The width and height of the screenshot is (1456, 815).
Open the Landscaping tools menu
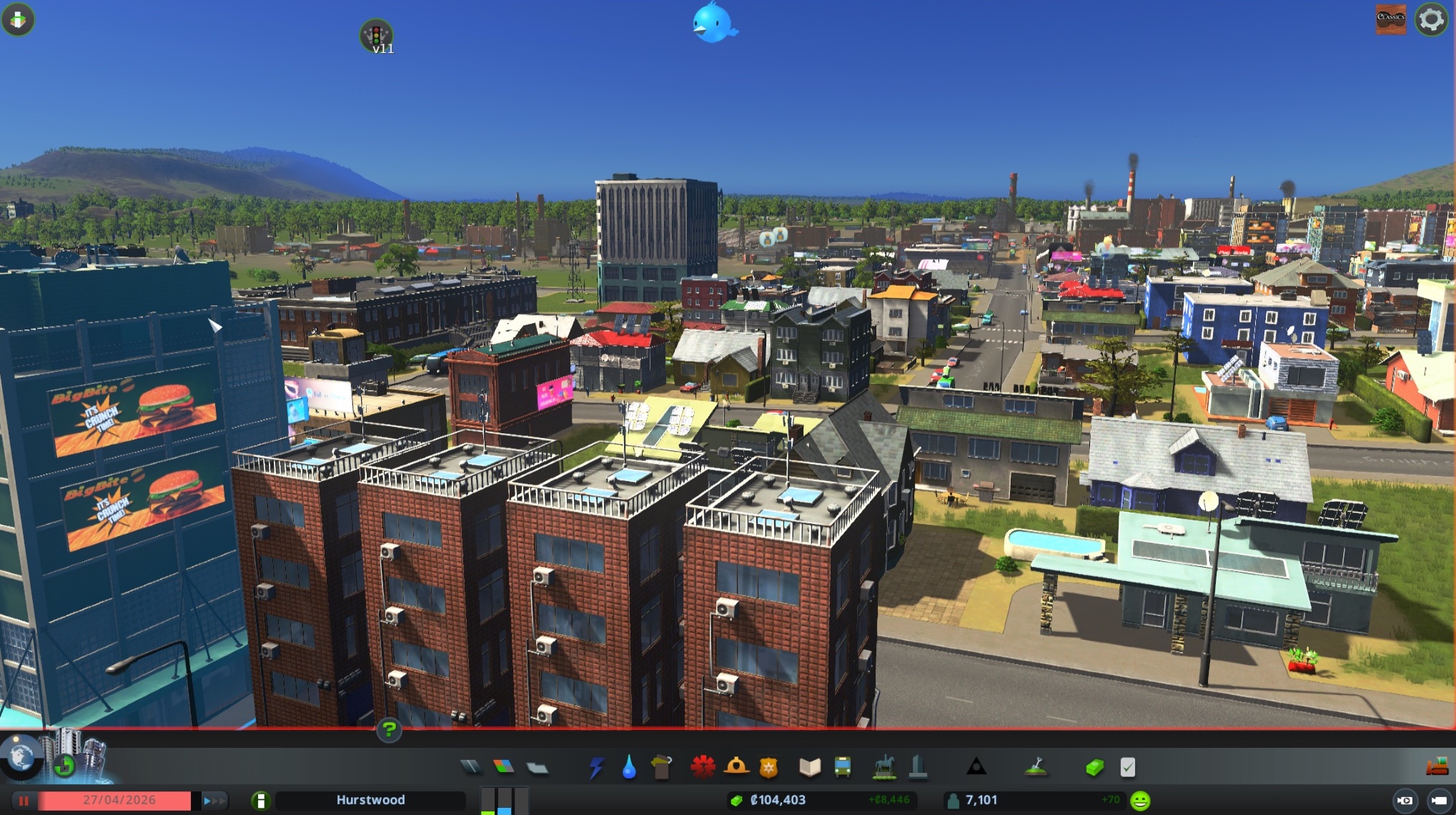[x=1036, y=767]
